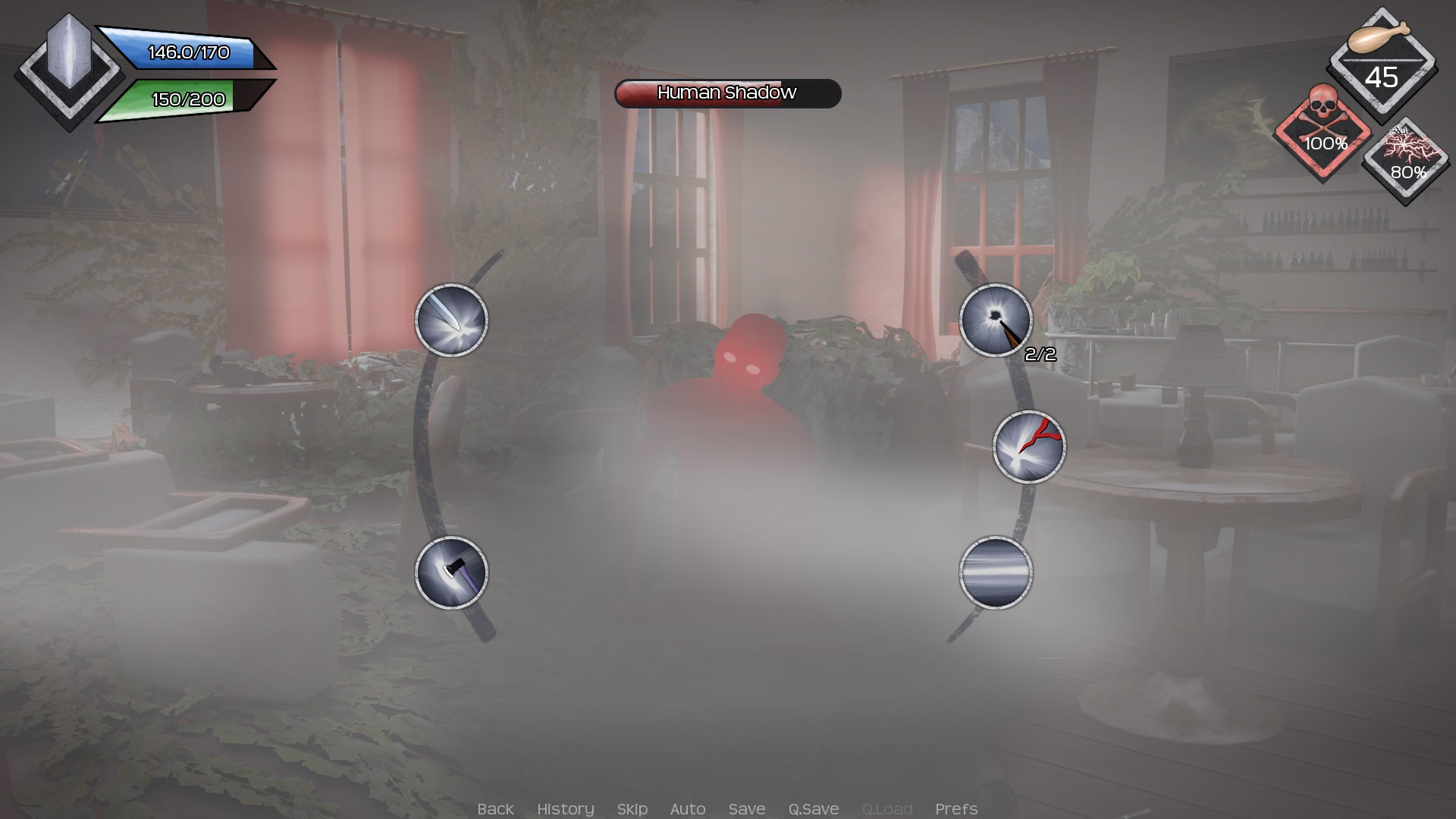This screenshot has height=819, width=1456.
Task: Click the shield emblem in the top-left corner
Action: [x=71, y=68]
